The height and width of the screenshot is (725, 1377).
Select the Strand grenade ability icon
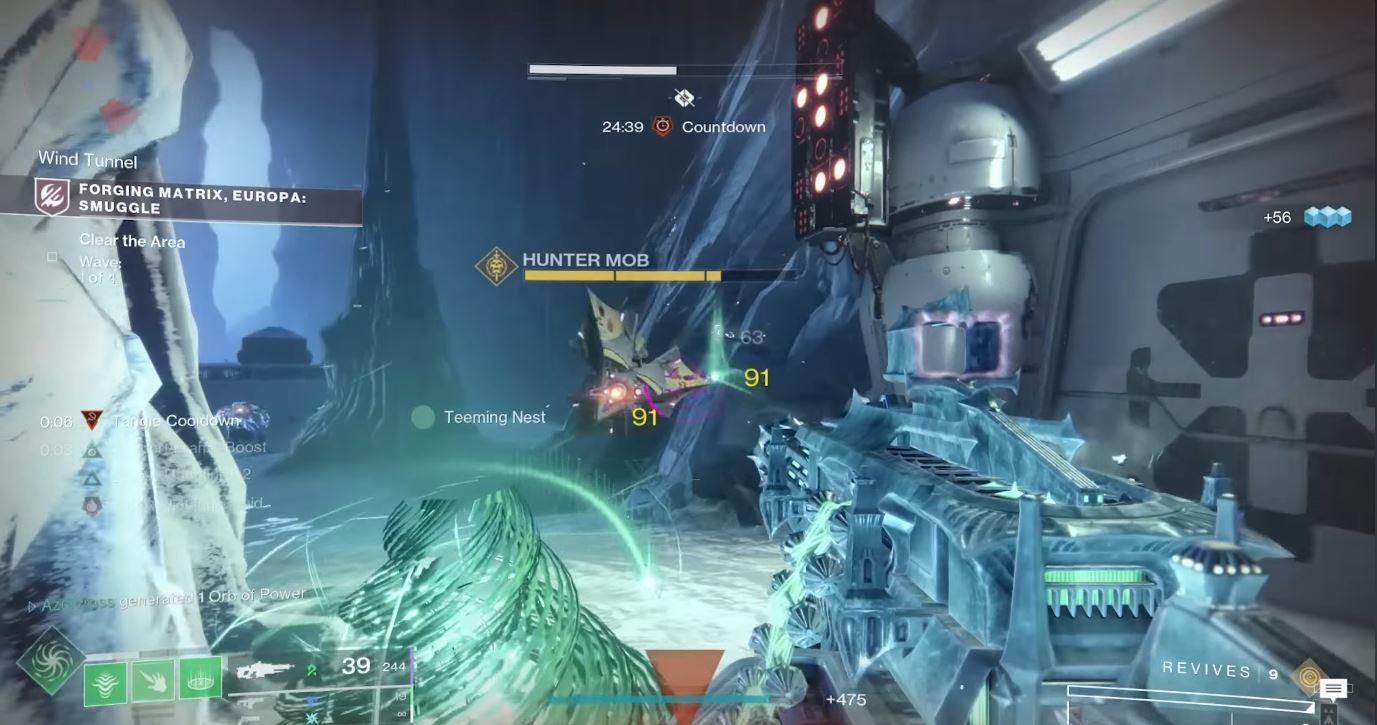click(x=105, y=680)
